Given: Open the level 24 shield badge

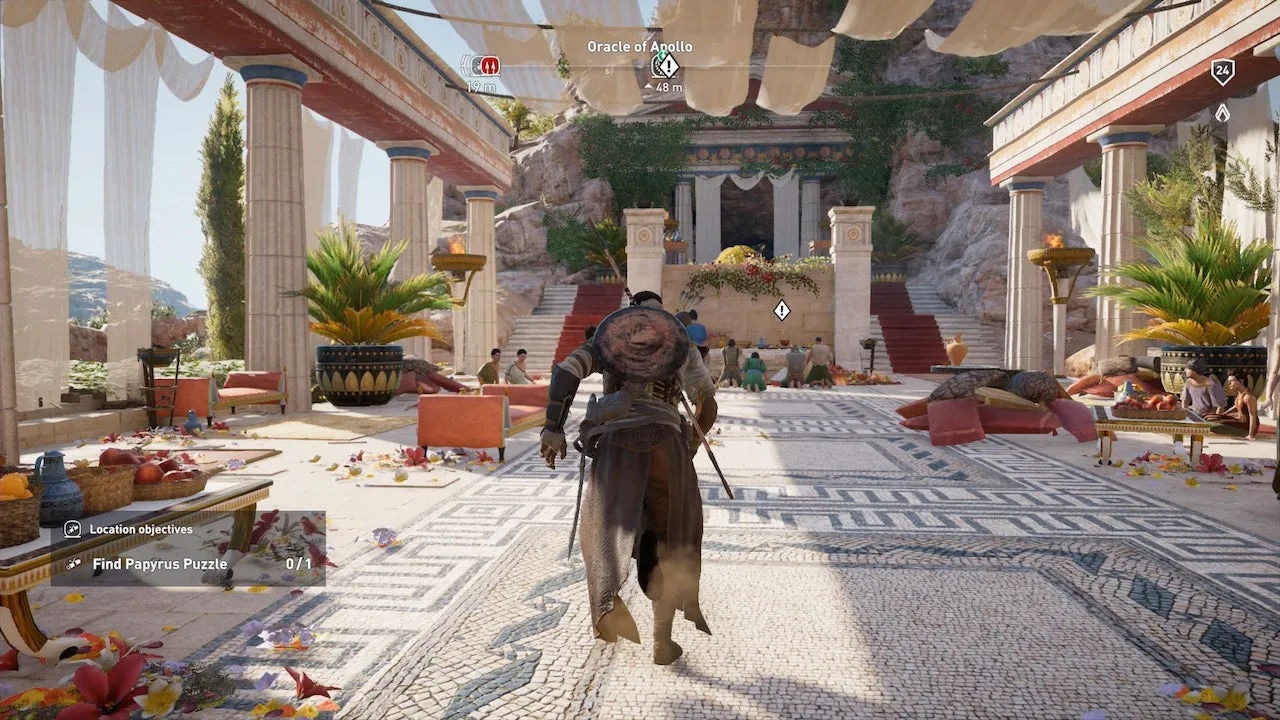Looking at the screenshot, I should click(1222, 72).
